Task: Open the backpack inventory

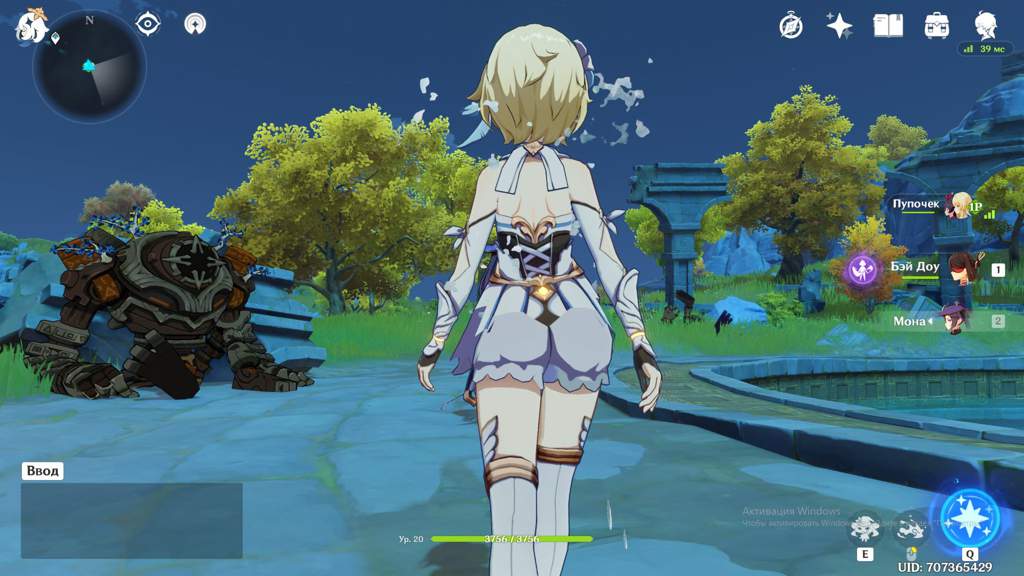Action: (937, 26)
